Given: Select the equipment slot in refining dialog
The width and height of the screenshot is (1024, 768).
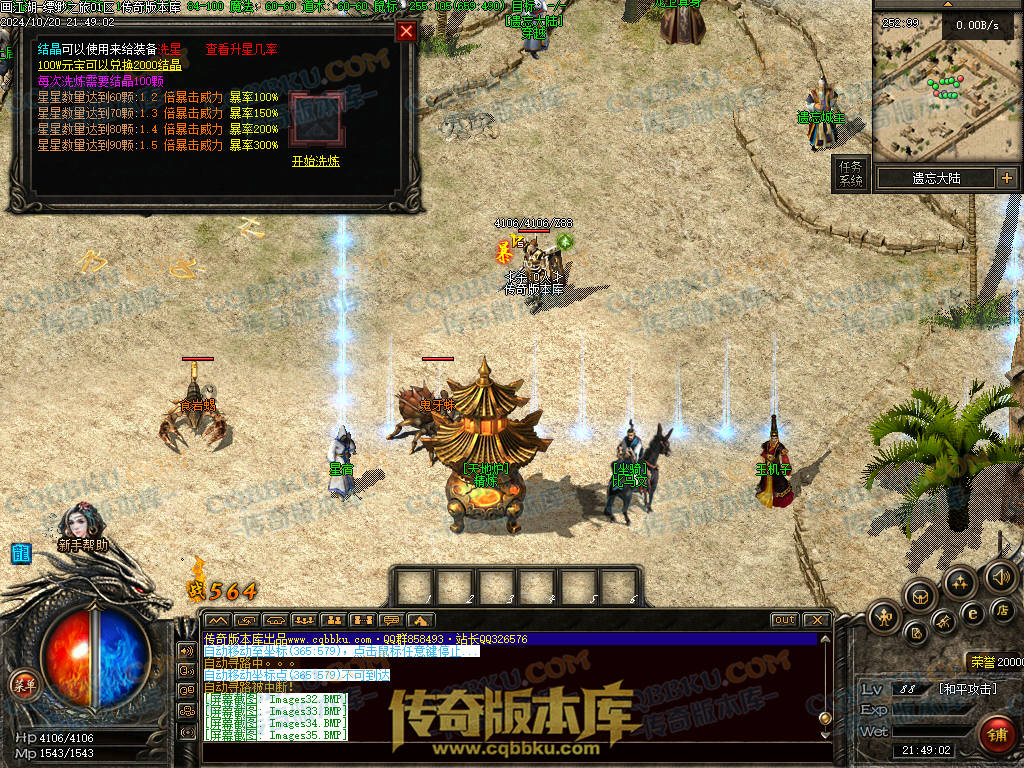Looking at the screenshot, I should coord(315,119).
